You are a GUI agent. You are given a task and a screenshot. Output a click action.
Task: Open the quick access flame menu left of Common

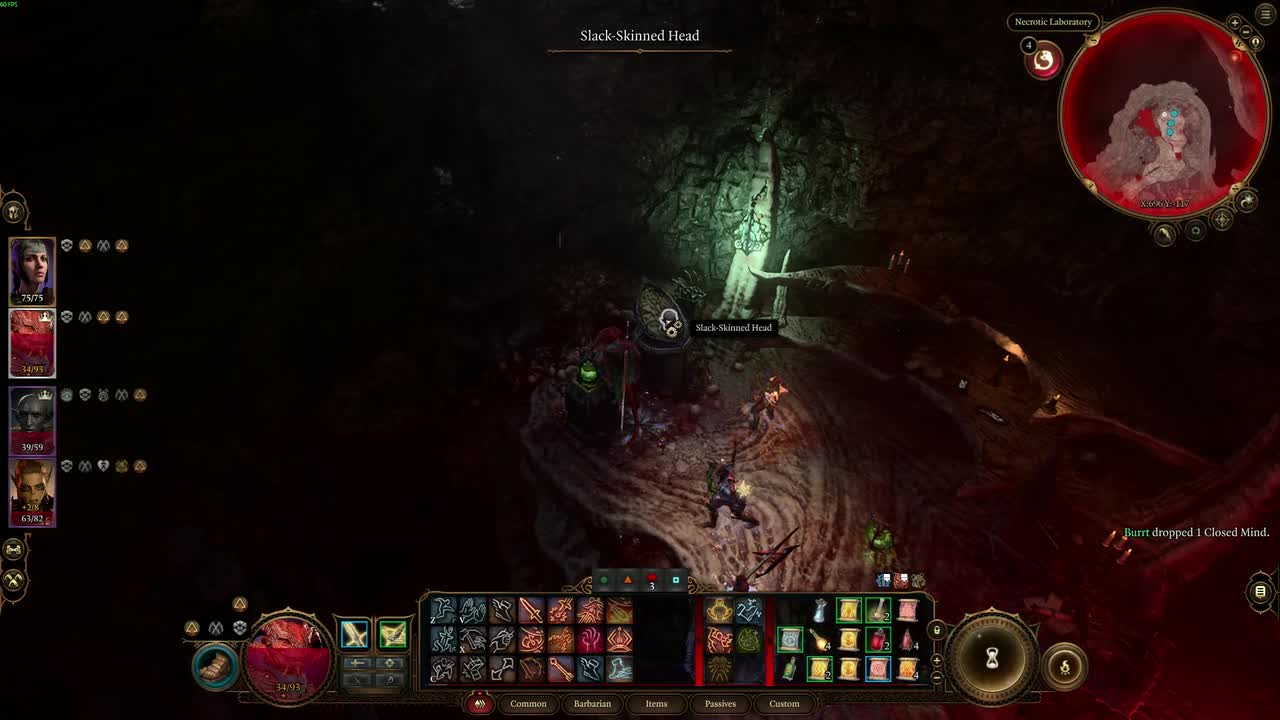click(480, 704)
